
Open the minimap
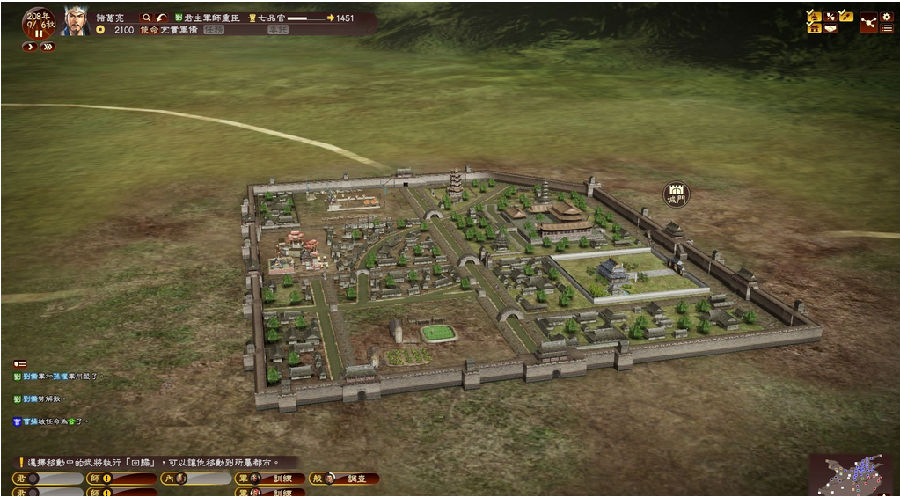[x=853, y=474]
